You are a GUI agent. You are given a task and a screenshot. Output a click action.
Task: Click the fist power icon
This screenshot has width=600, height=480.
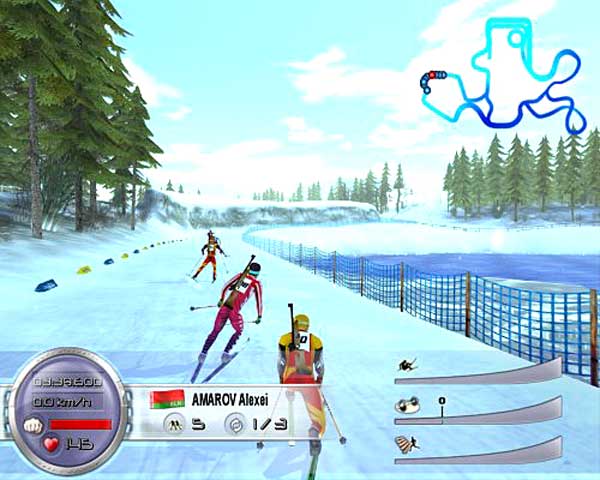[32, 423]
